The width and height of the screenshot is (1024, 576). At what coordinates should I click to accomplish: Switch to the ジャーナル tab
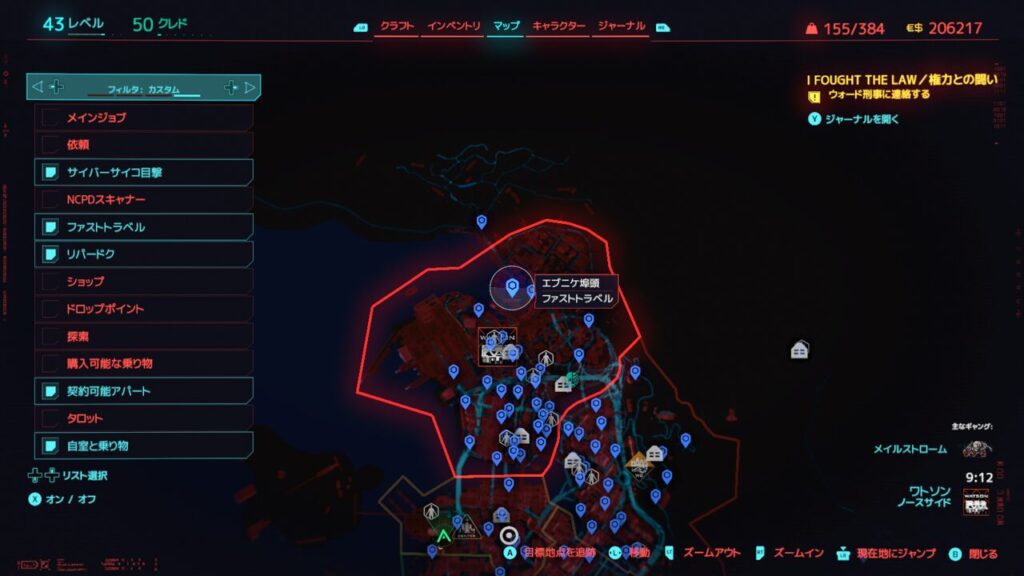[620, 26]
